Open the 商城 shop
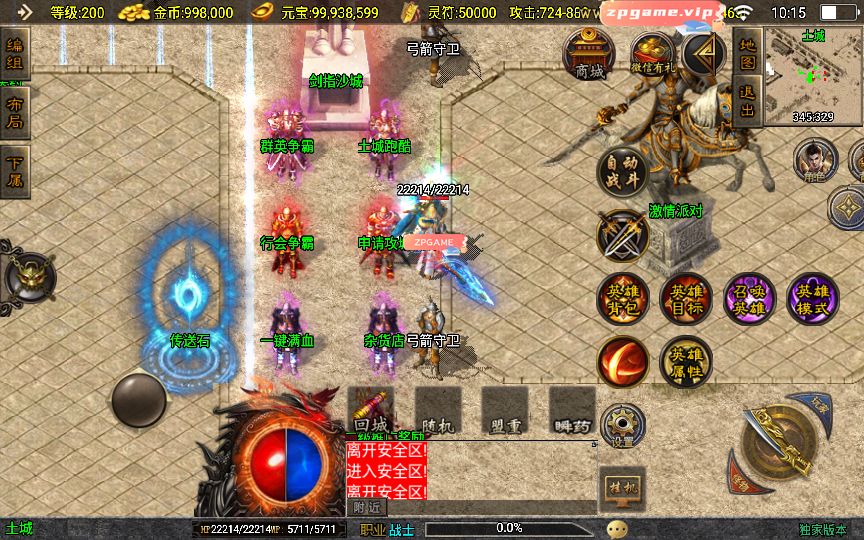 (x=590, y=53)
